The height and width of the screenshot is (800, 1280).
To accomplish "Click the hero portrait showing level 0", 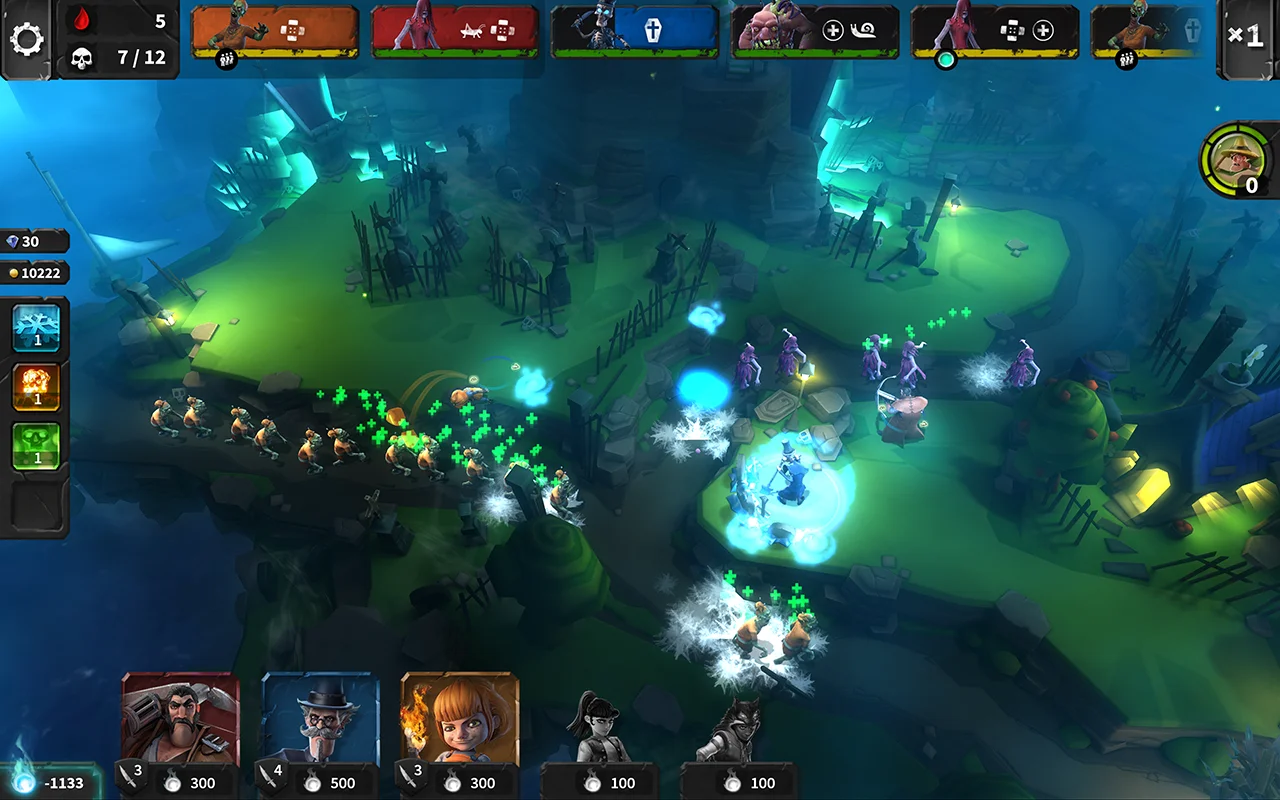I will point(1233,160).
